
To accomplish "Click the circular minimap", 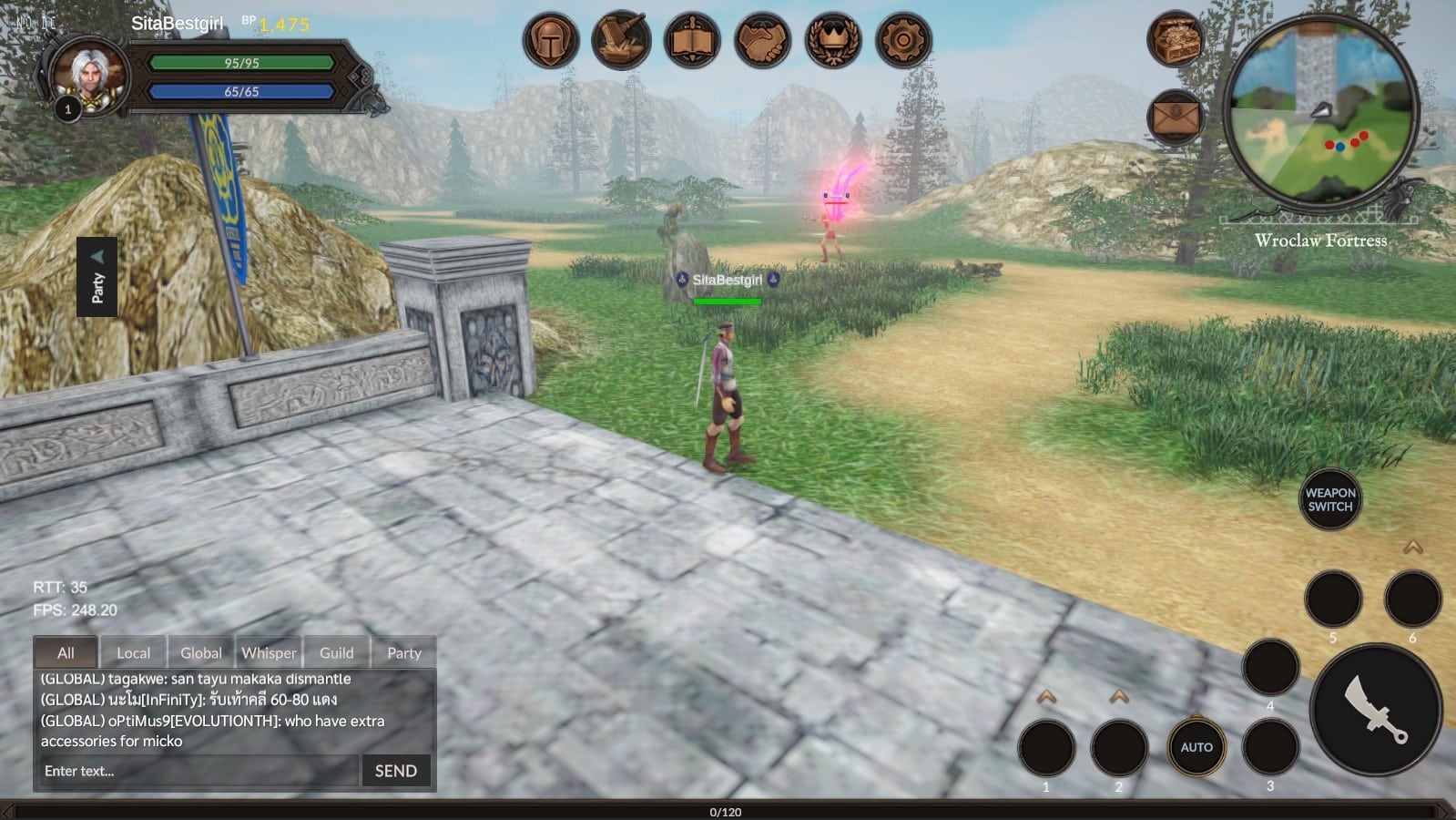I will pos(1320,110).
